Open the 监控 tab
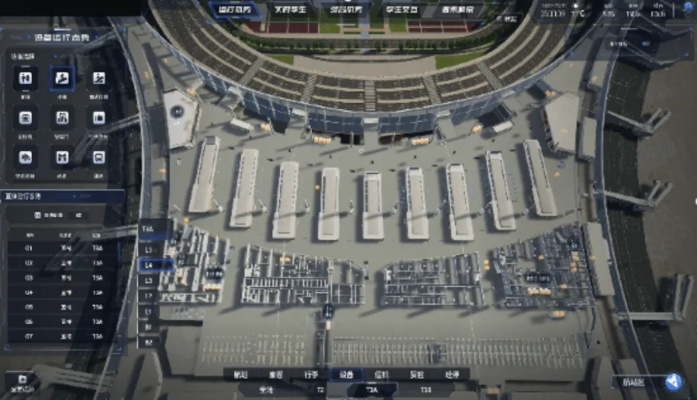 point(381,374)
